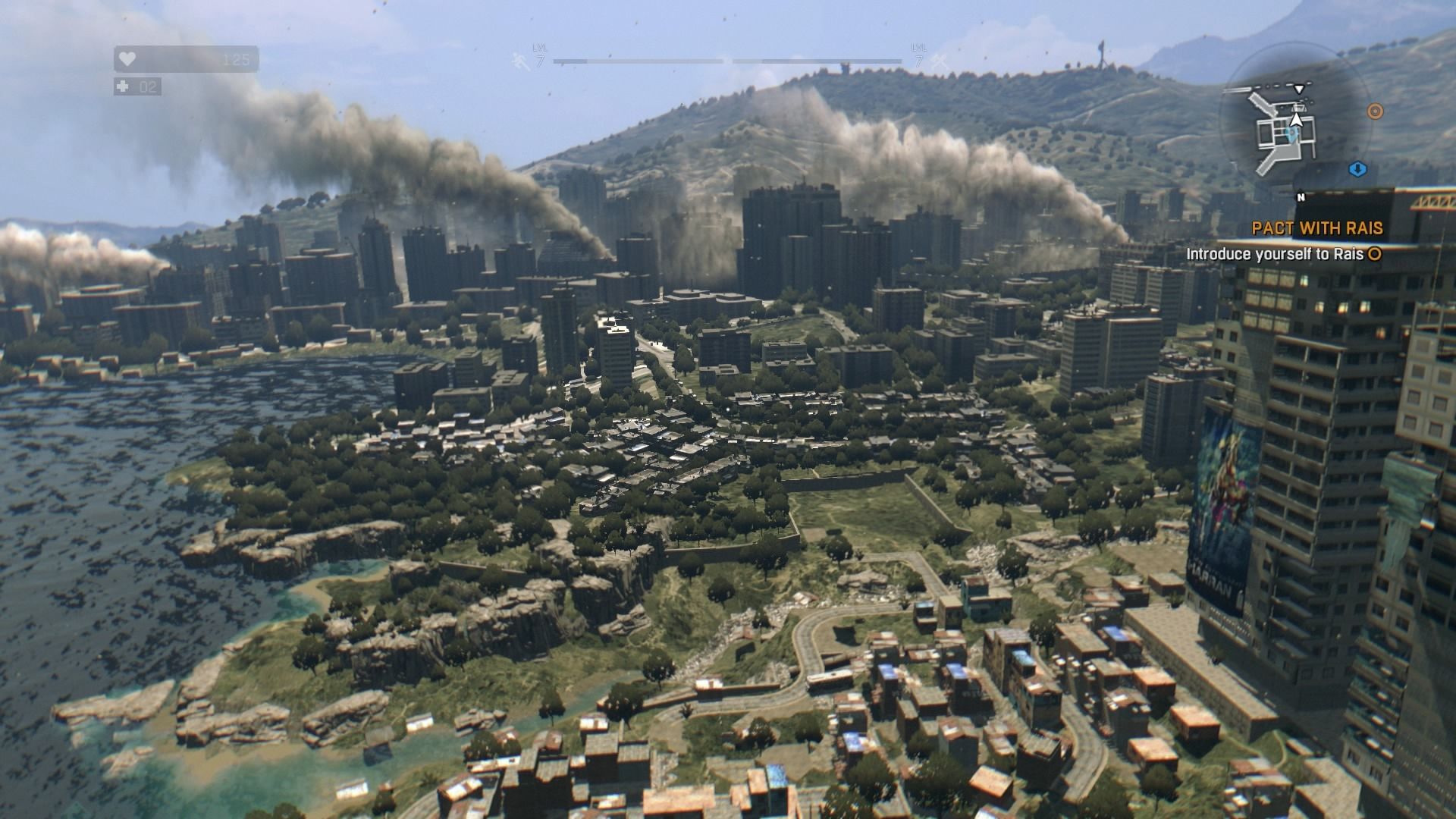Click the agility running-figure level icon
Screen dimensions: 1456x819
[x=520, y=61]
